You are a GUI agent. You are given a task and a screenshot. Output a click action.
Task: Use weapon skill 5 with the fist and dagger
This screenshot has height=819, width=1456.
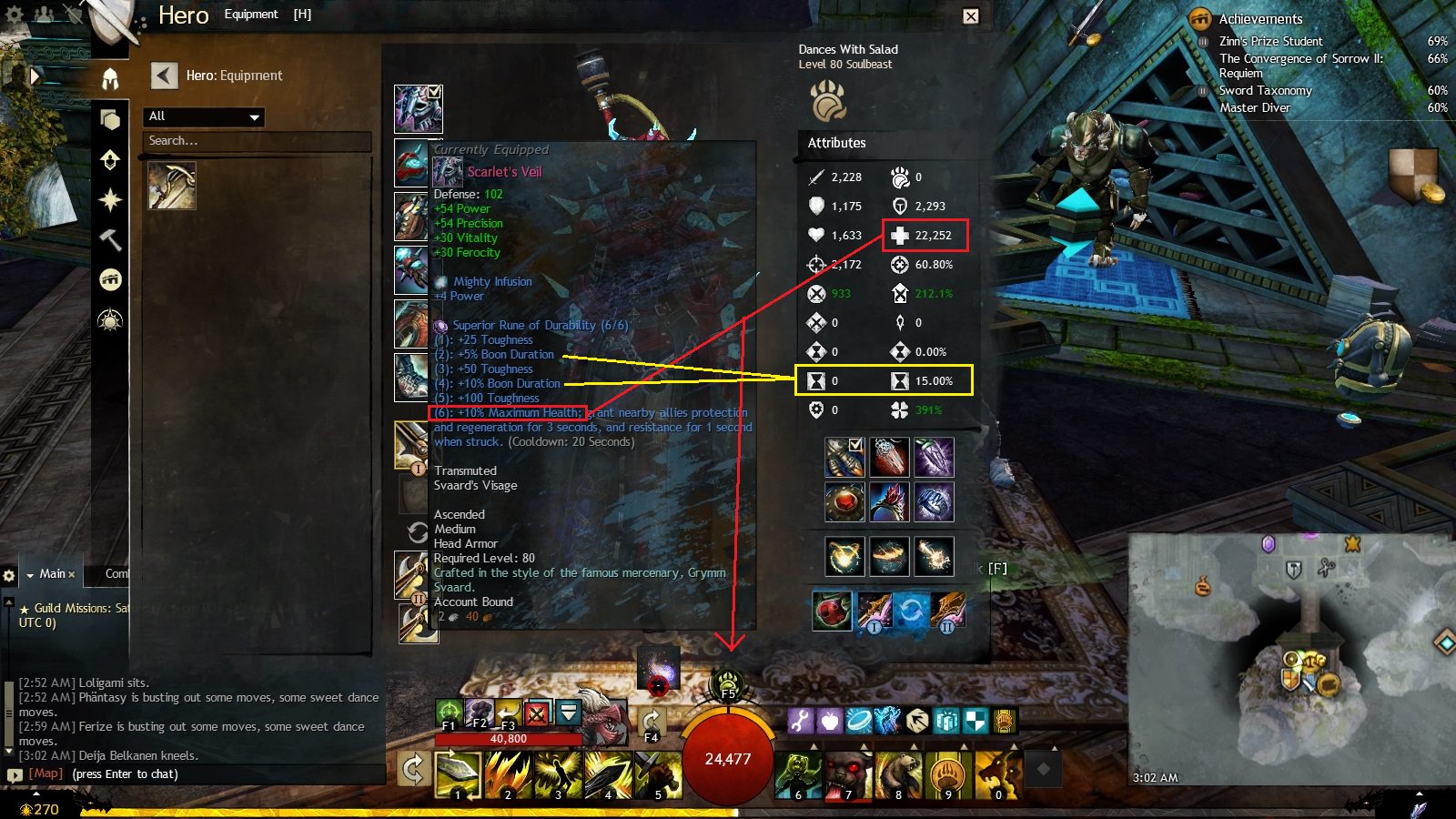[x=658, y=774]
